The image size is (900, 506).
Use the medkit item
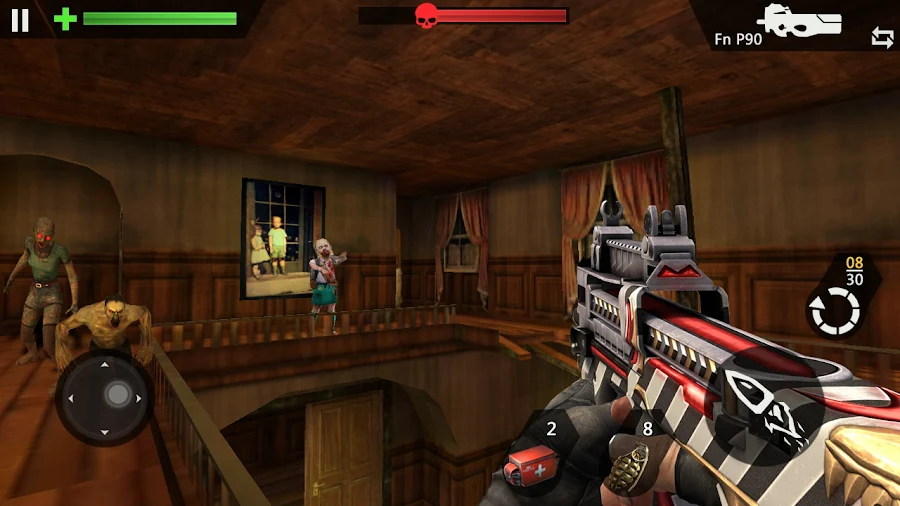coord(530,463)
